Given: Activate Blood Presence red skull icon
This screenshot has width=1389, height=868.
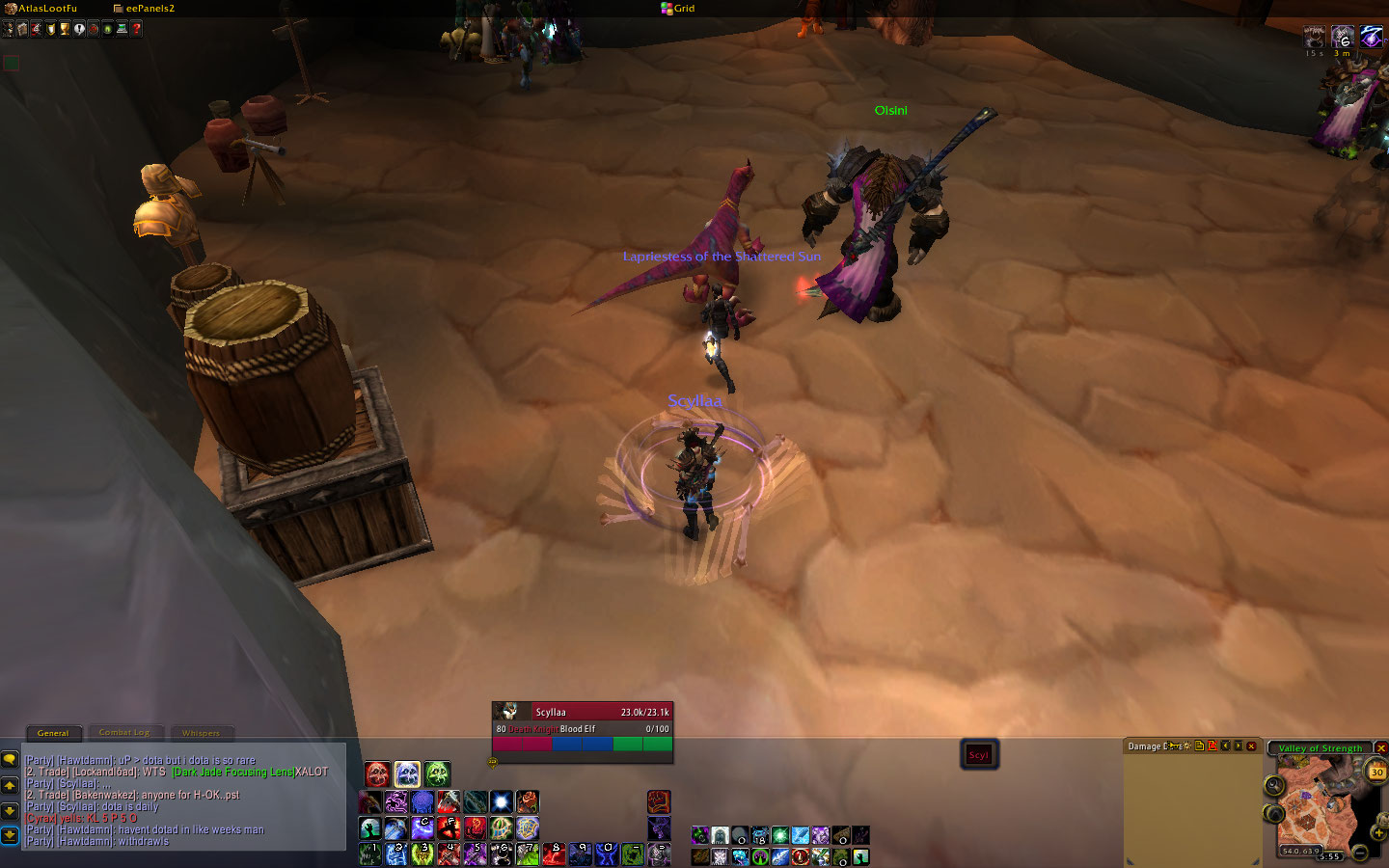Looking at the screenshot, I should pyautogui.click(x=377, y=773).
